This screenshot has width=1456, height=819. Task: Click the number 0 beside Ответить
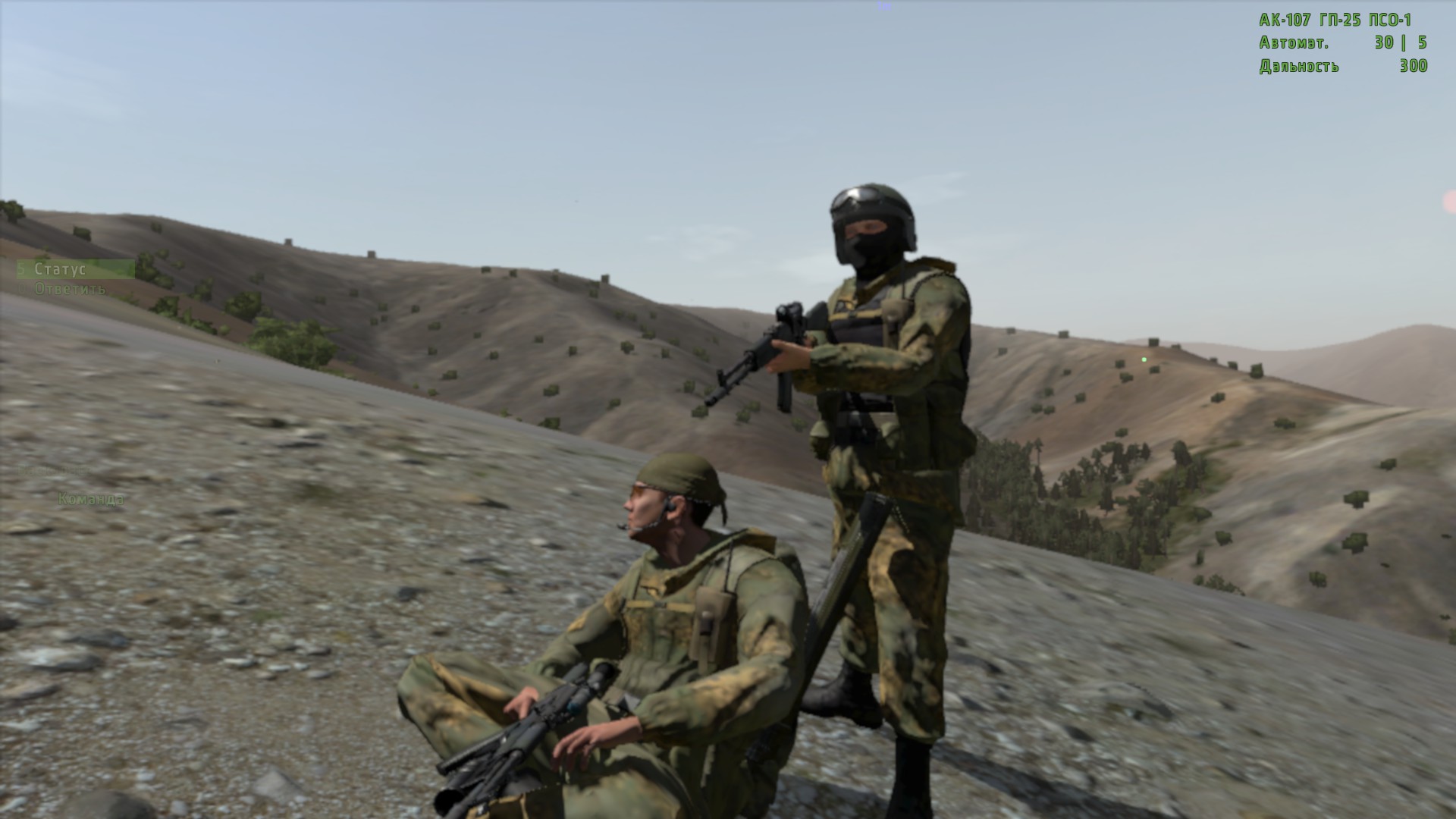[22, 290]
